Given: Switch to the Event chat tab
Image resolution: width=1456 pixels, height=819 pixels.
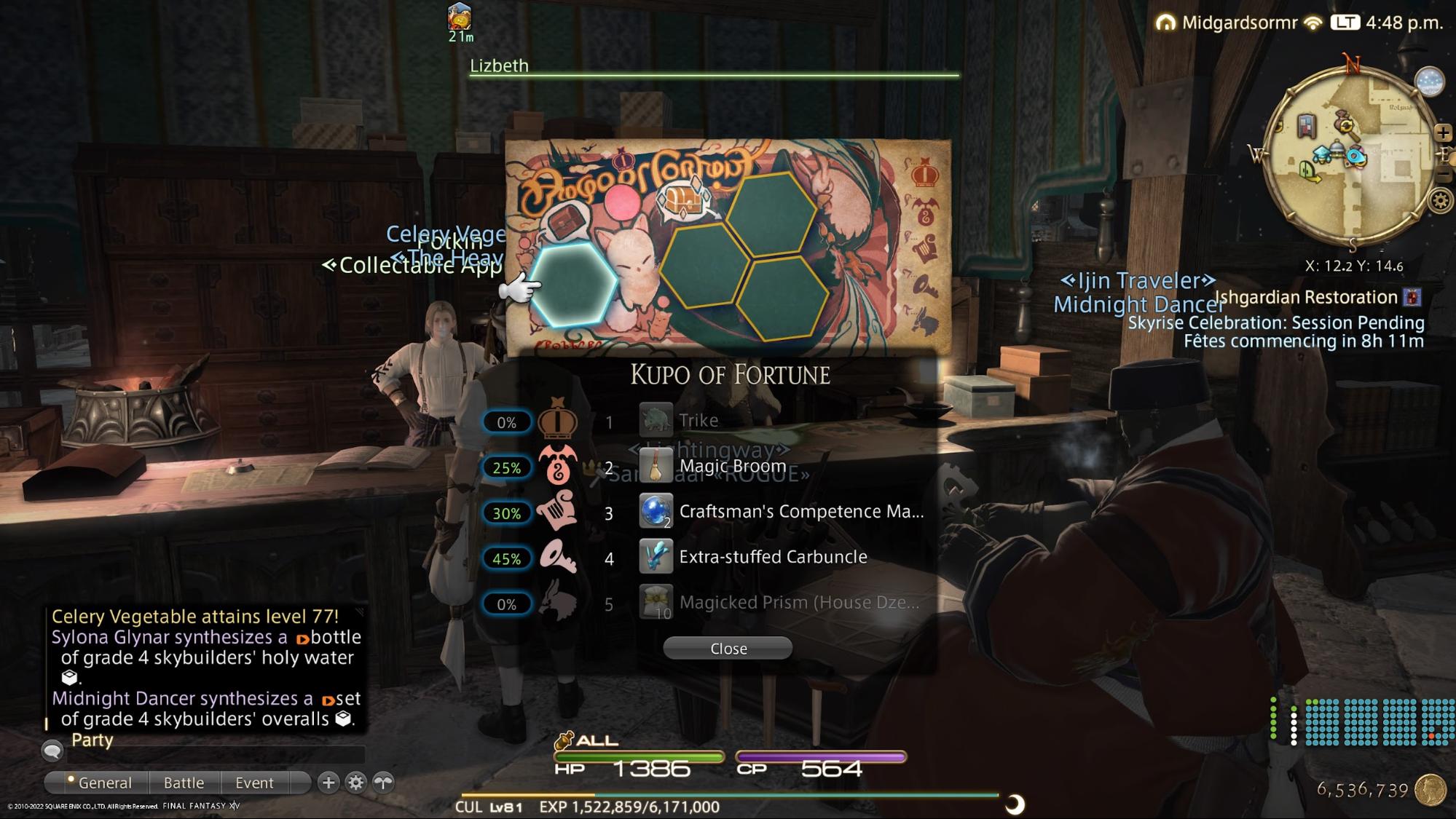Looking at the screenshot, I should point(253,783).
